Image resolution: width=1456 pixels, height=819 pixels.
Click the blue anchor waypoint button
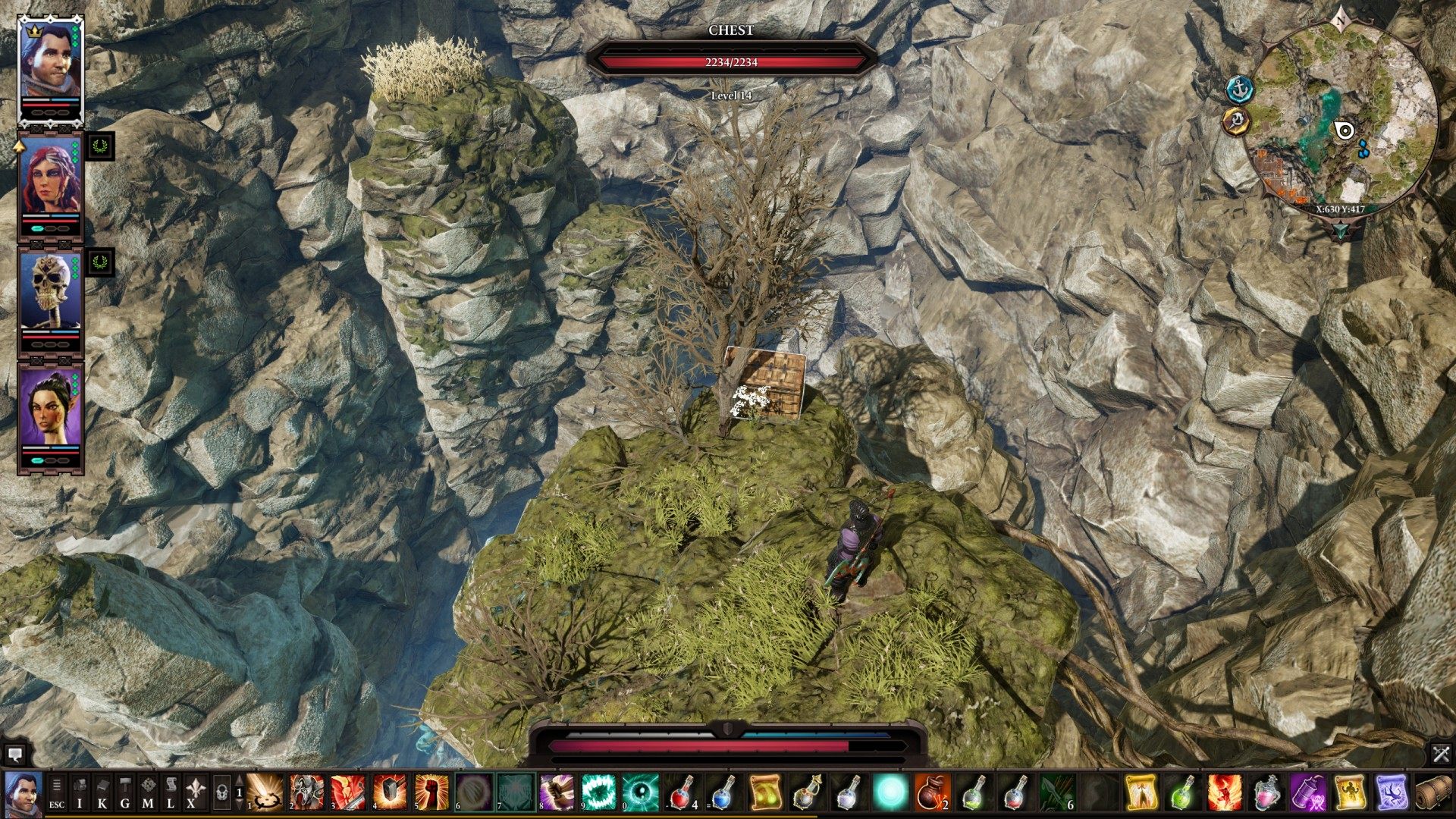coord(1240,89)
